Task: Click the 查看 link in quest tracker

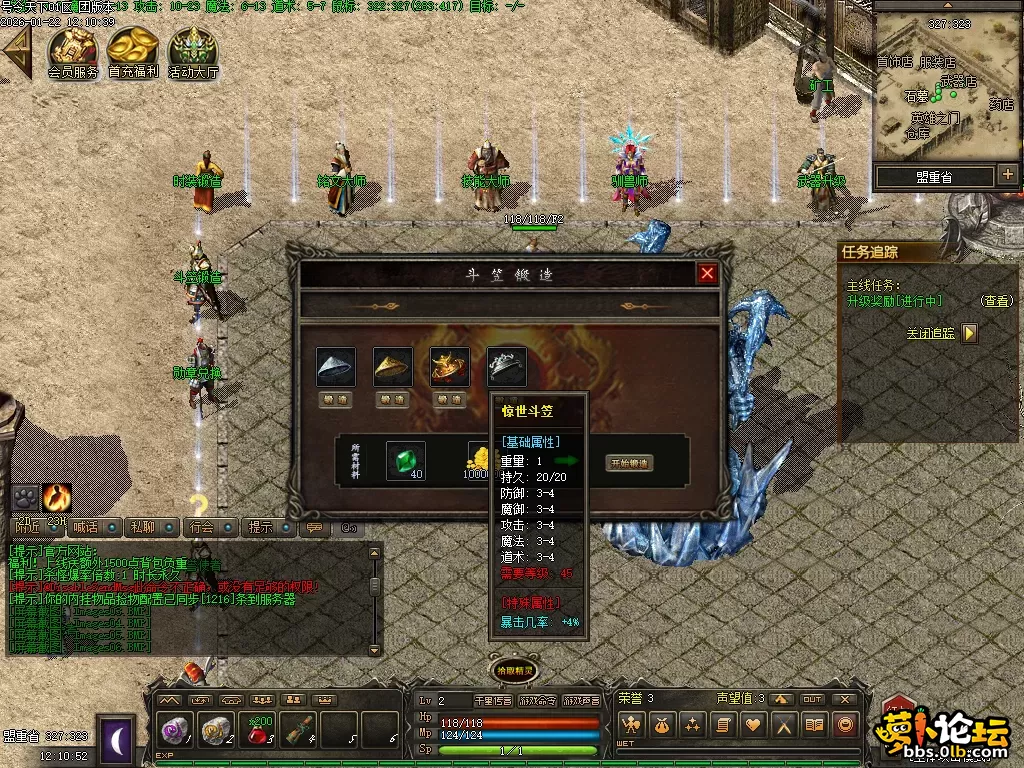Action: coord(995,300)
